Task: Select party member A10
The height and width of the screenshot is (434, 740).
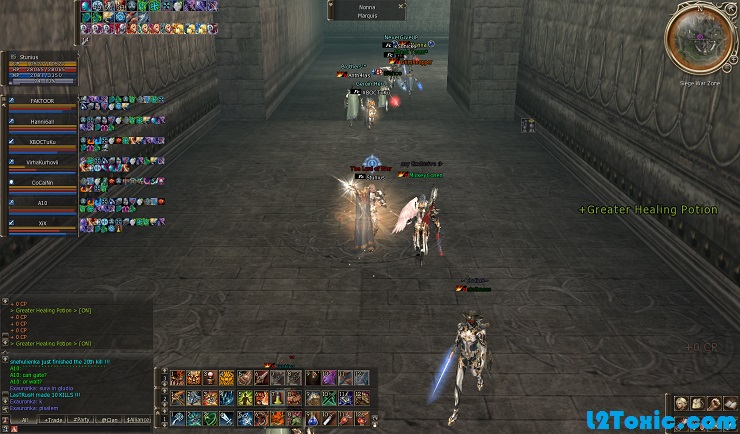Action: point(41,202)
